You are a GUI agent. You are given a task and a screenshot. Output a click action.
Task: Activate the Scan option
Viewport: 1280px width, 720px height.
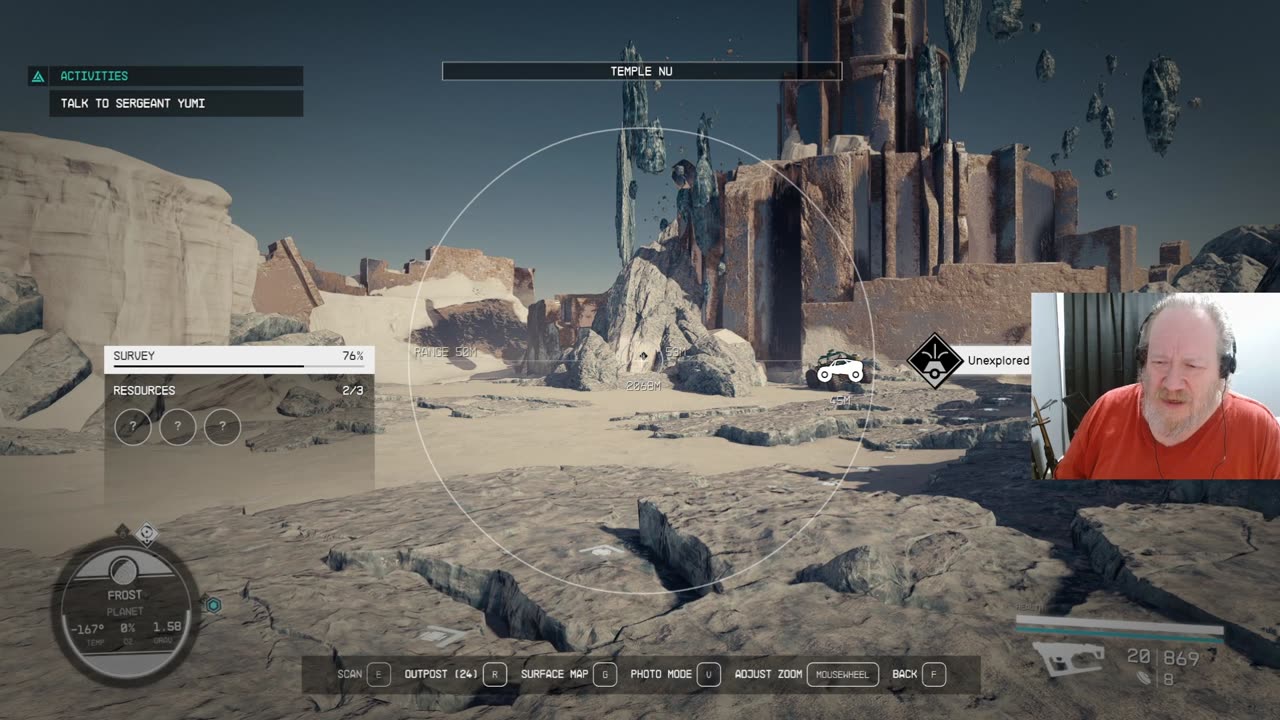point(364,674)
